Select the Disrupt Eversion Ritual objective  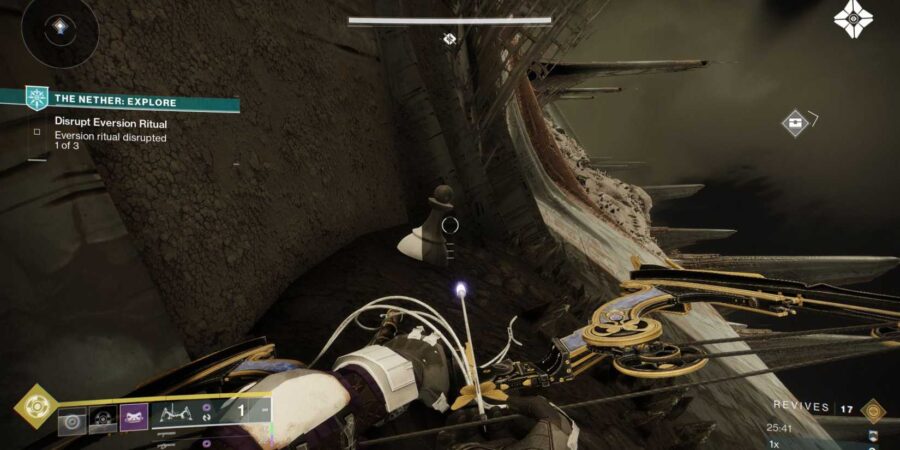[110, 124]
